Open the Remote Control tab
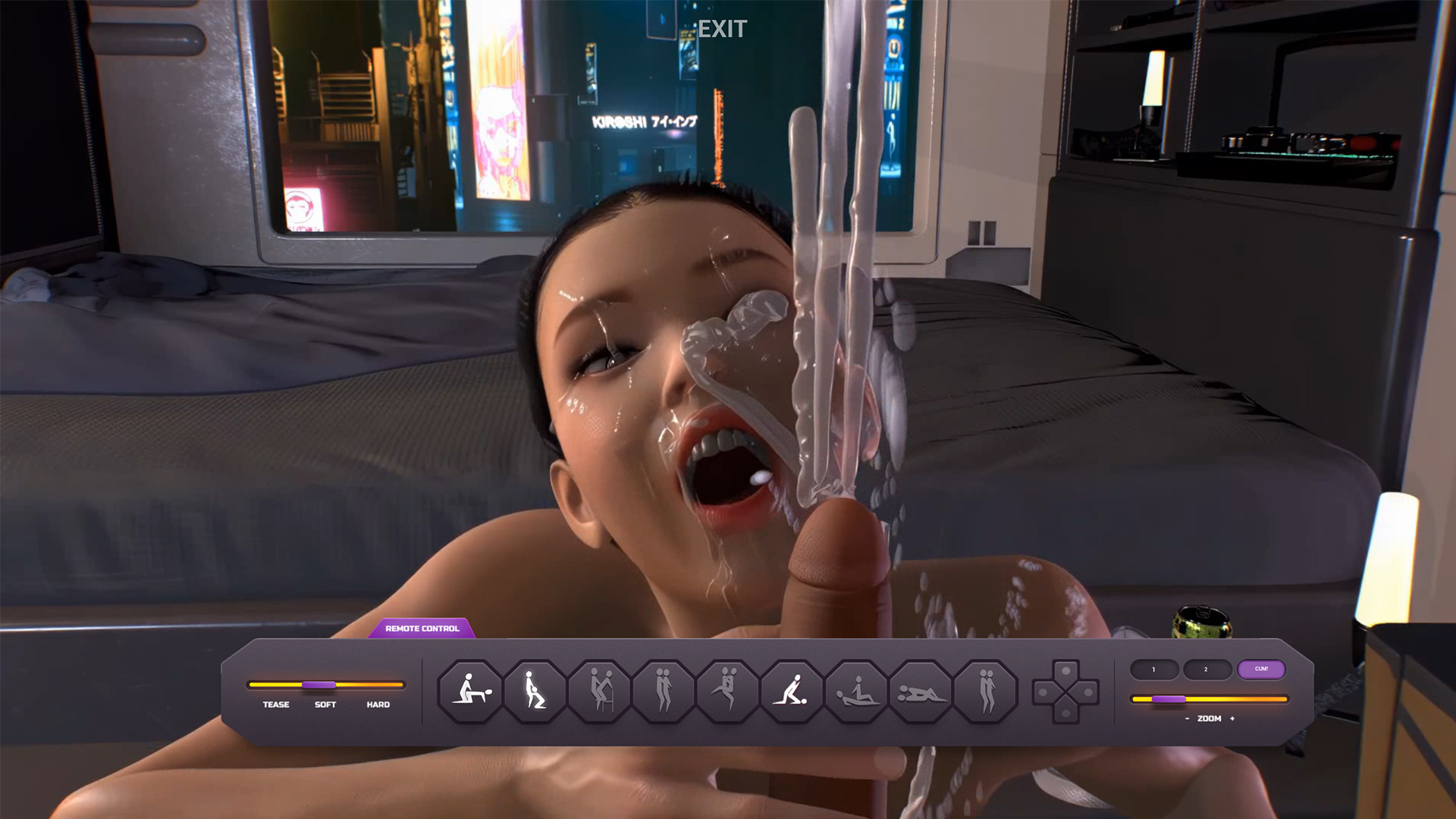Image resolution: width=1456 pixels, height=819 pixels. click(x=422, y=629)
